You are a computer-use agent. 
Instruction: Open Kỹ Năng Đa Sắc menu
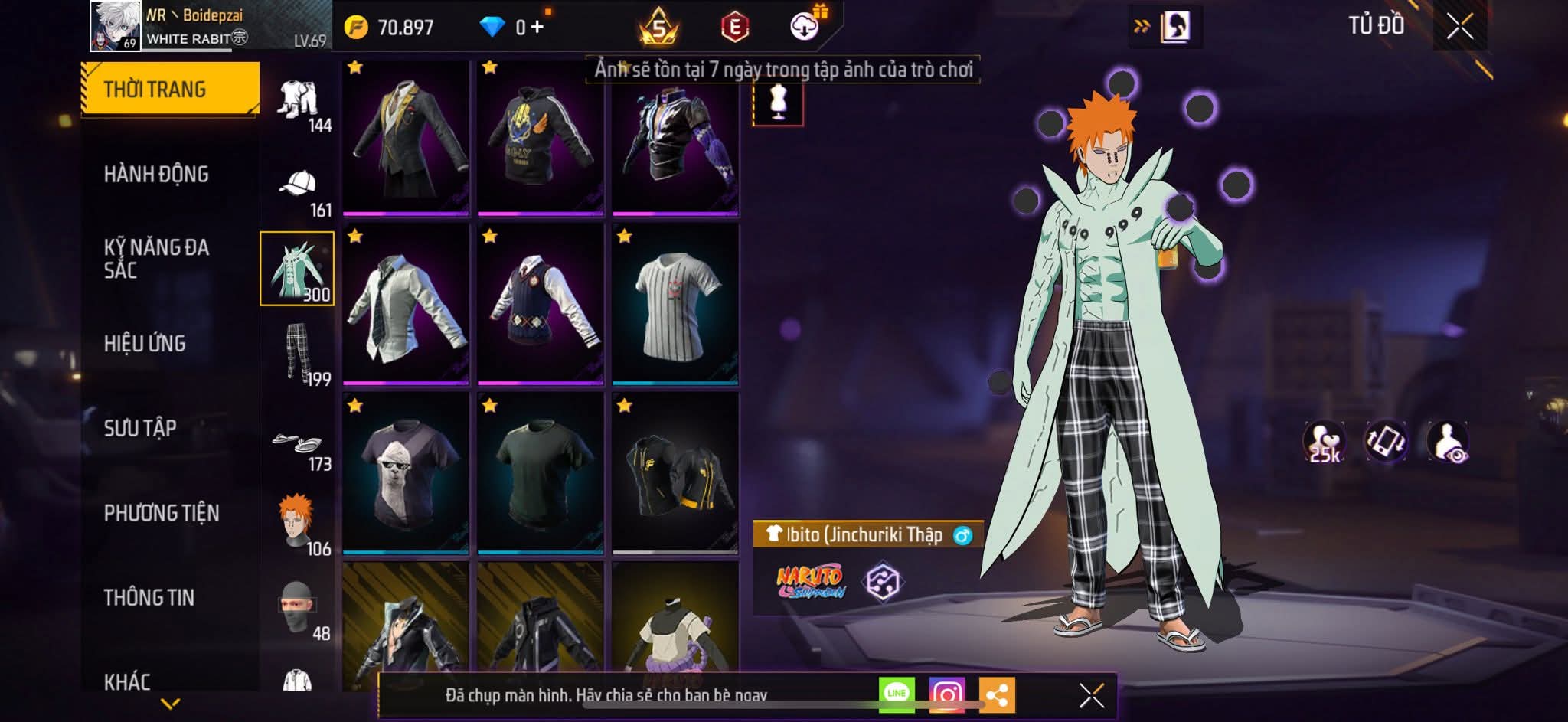pyautogui.click(x=156, y=259)
